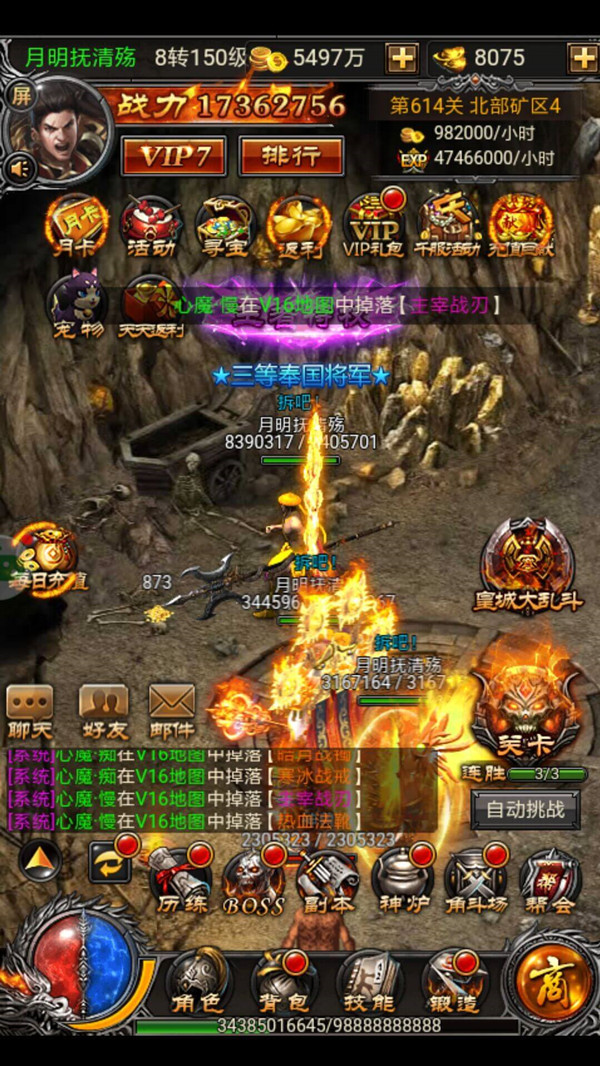The image size is (600, 1066).
Task: Open the 排行 ranking button
Action: click(291, 156)
